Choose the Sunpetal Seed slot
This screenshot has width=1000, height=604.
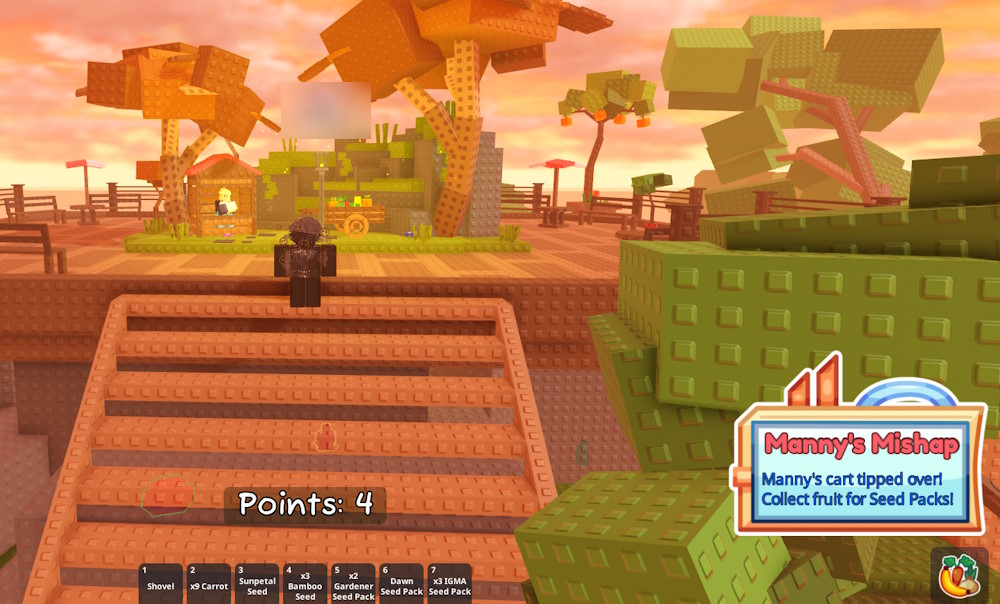[257, 584]
